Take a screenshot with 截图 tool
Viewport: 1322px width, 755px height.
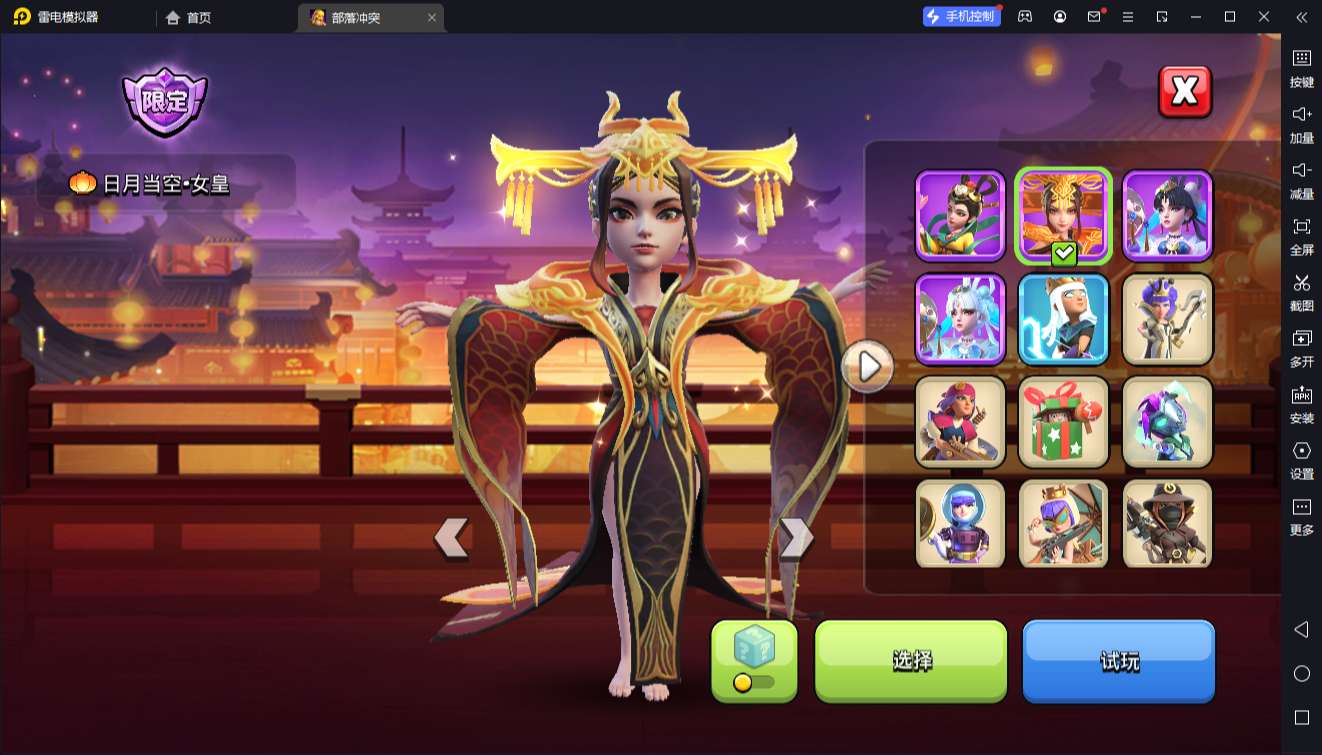[1301, 291]
